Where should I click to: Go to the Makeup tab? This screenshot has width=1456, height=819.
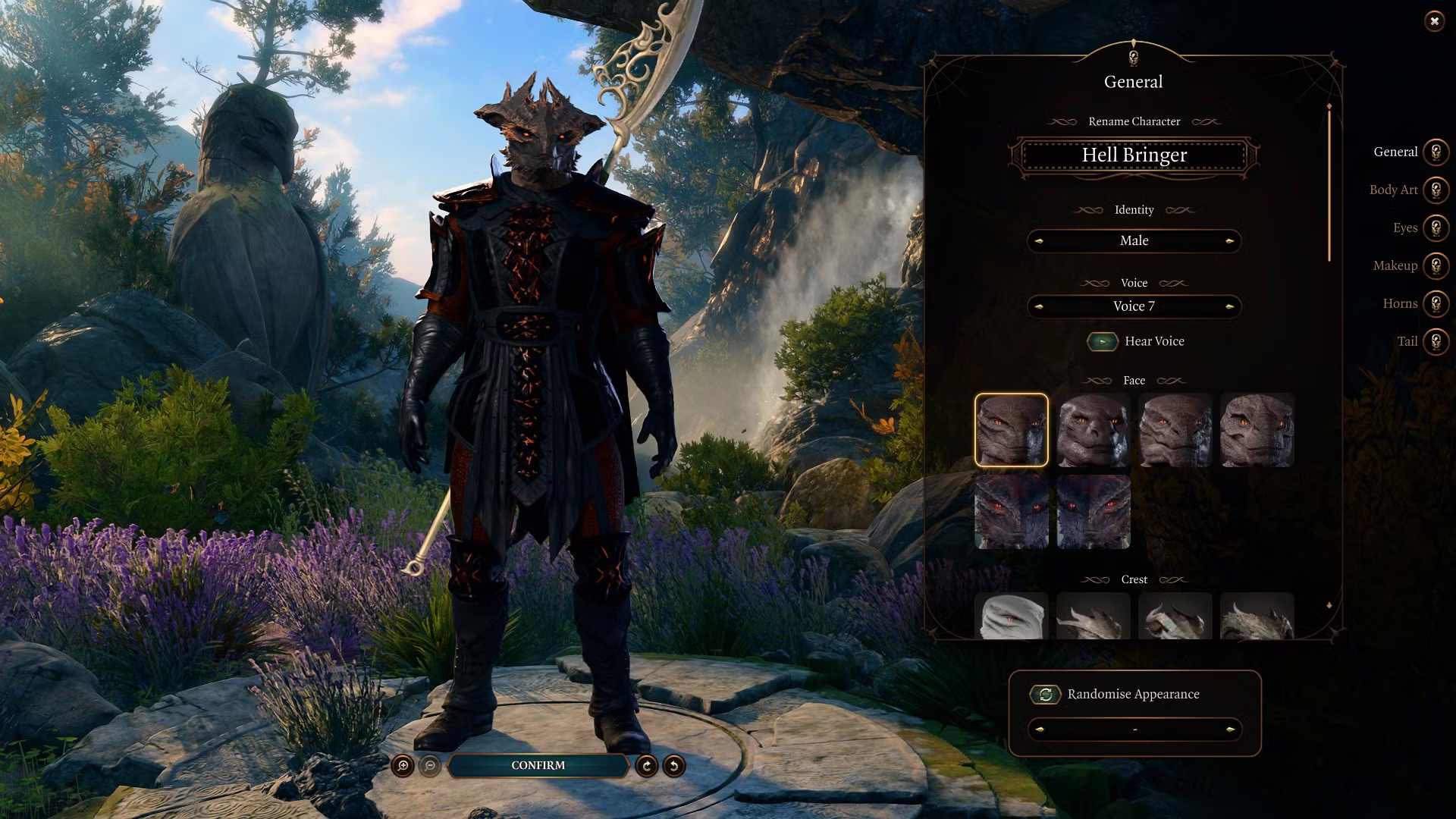pos(1435,265)
